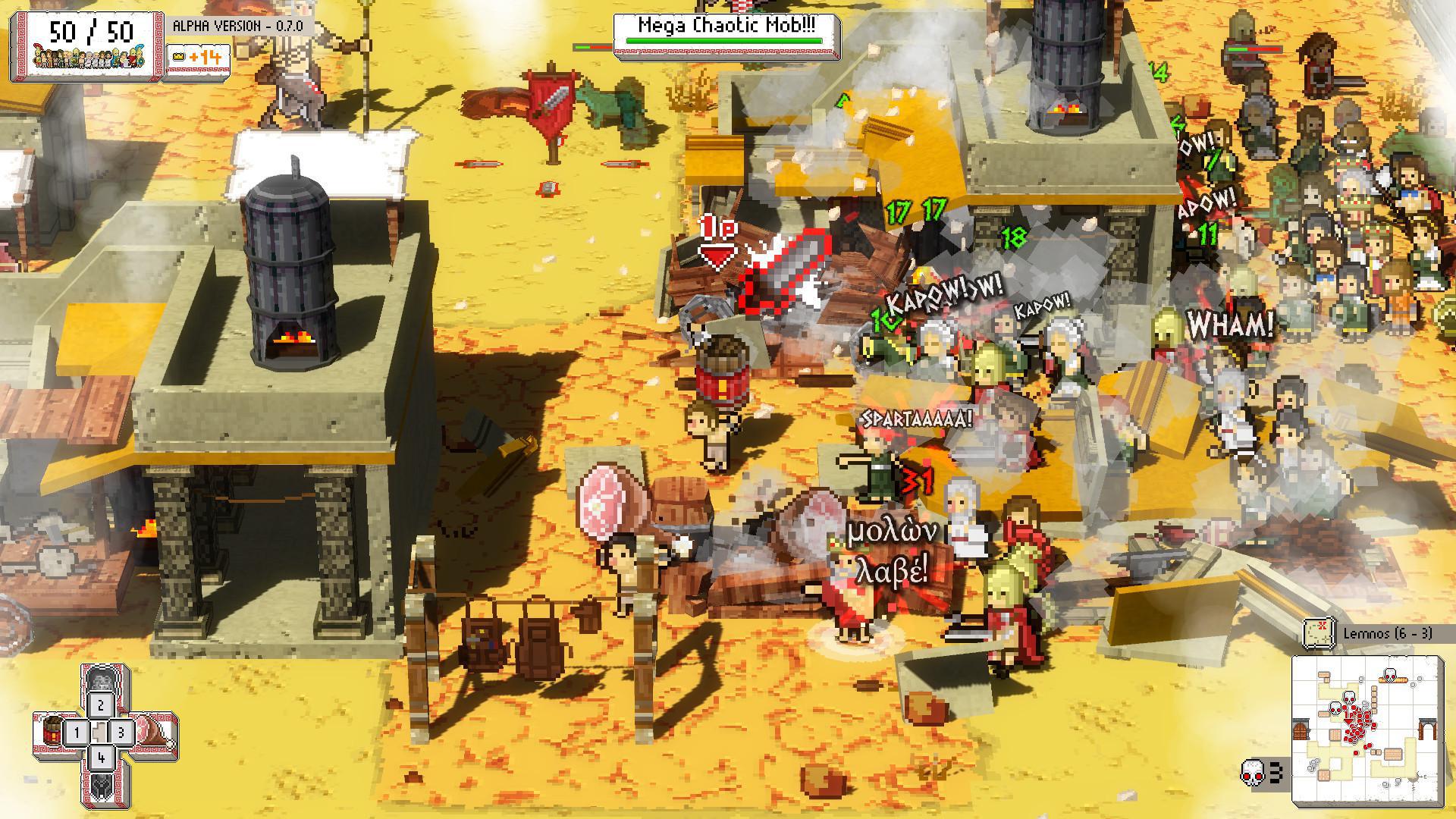This screenshot has width=1456, height=819.
Task: Toggle item slot 2 on the command cross
Action: pos(101,704)
